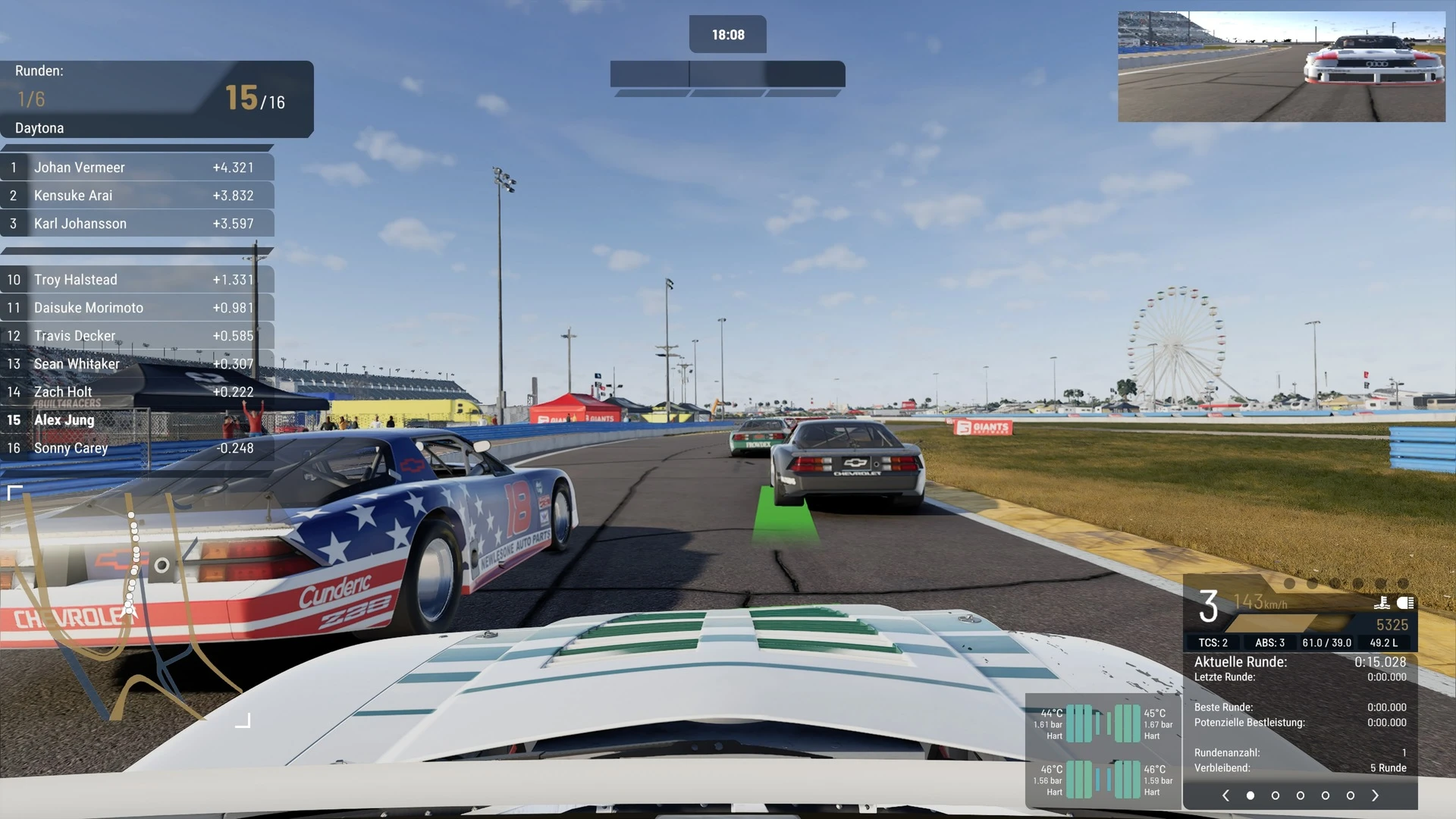The height and width of the screenshot is (819, 1456).
Task: Select Troy Halstead's leaderboard row
Action: coord(136,280)
